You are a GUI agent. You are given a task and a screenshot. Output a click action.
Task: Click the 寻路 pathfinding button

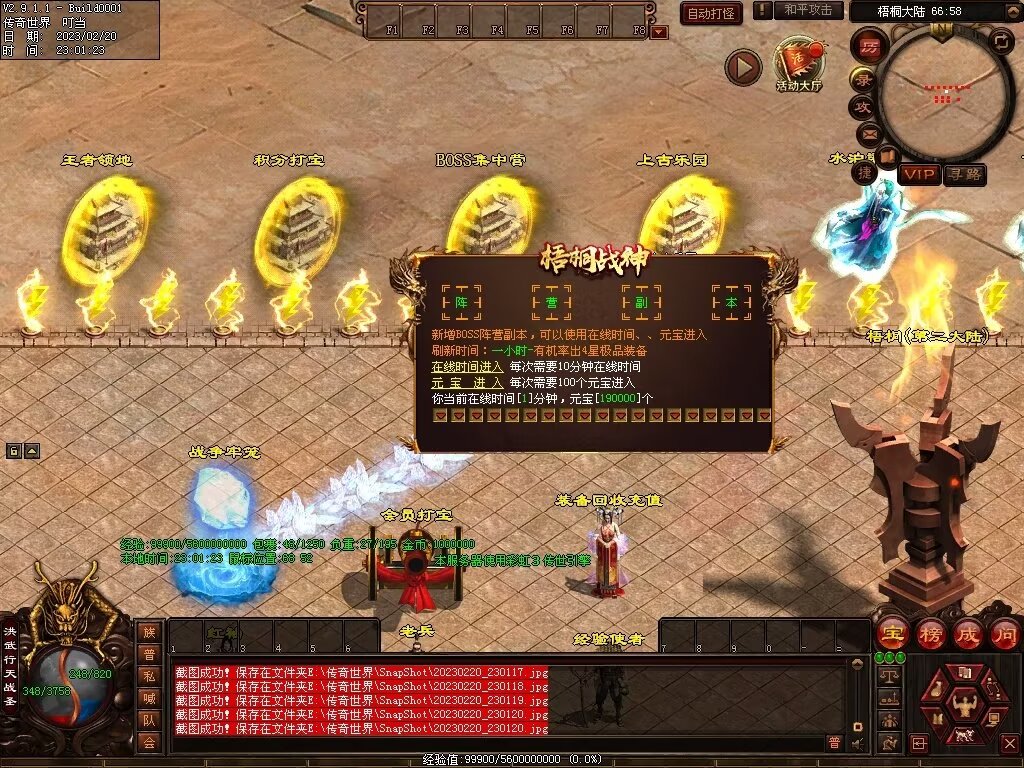[964, 174]
